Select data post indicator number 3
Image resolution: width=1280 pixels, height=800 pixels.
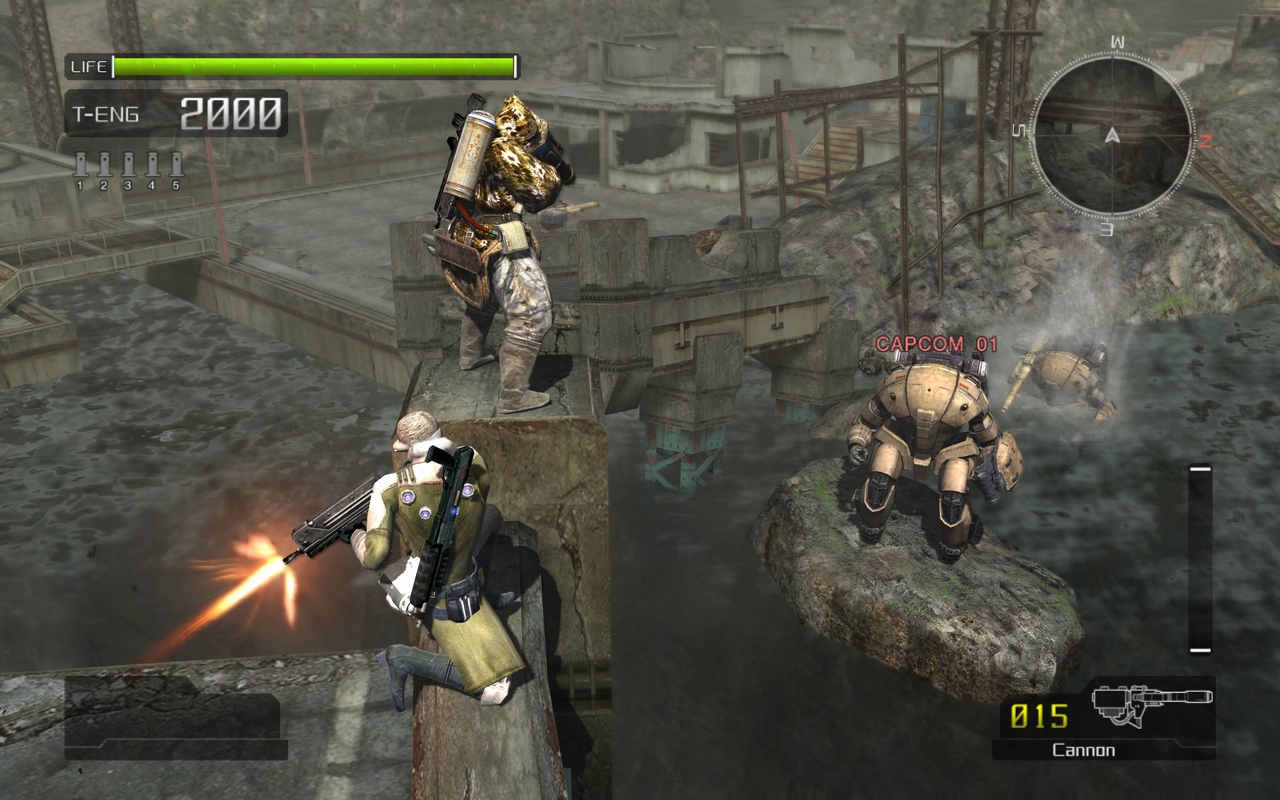coord(128,168)
